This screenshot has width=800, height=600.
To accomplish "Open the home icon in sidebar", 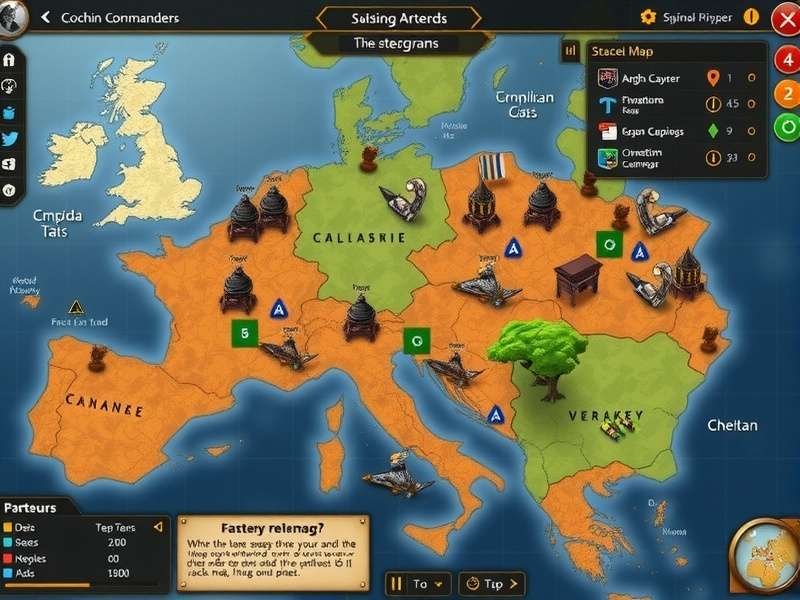I will click(x=10, y=60).
